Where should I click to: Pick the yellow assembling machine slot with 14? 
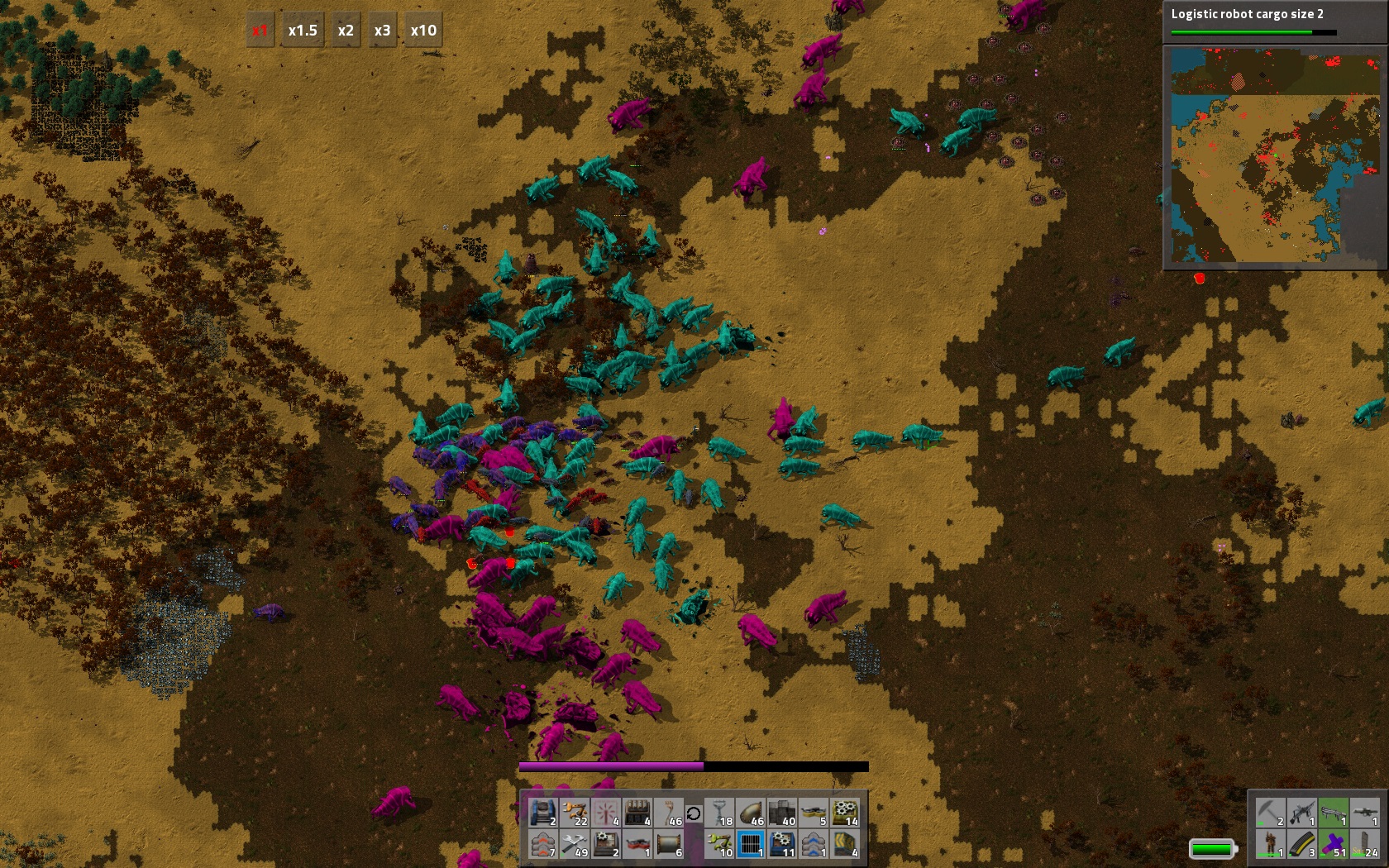tap(844, 813)
